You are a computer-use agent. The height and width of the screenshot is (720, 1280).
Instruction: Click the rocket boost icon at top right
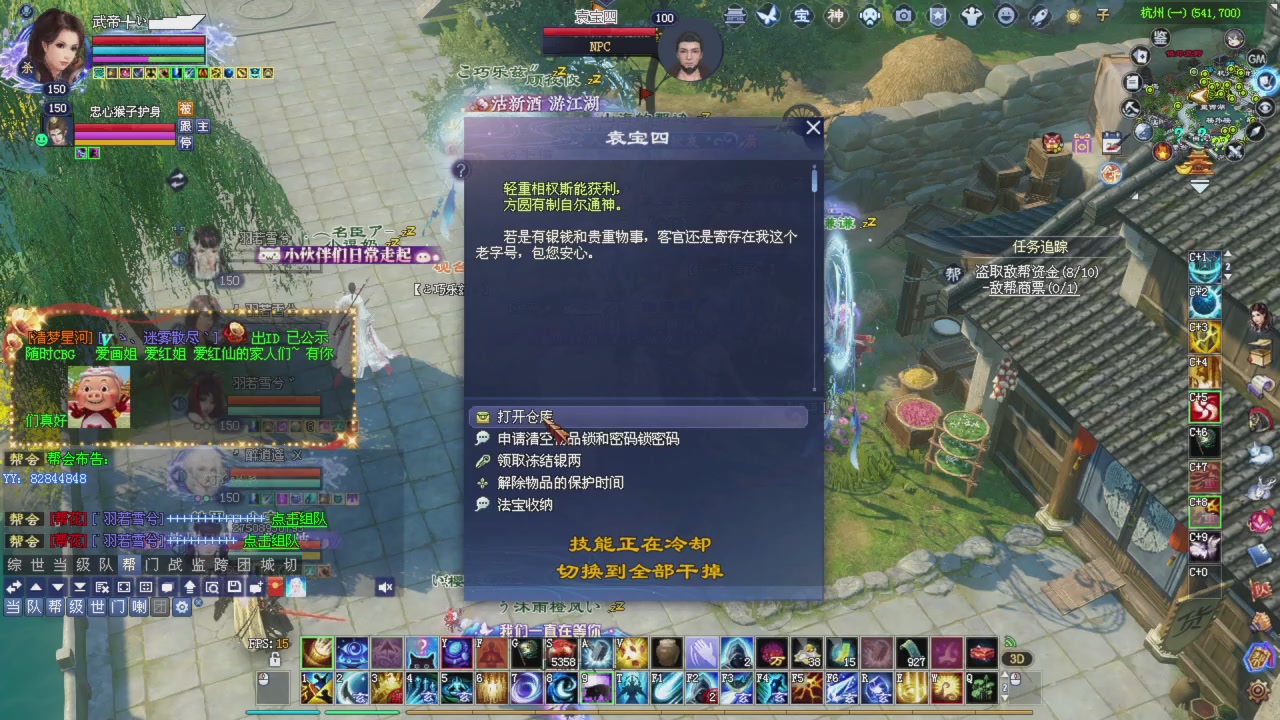[1039, 17]
